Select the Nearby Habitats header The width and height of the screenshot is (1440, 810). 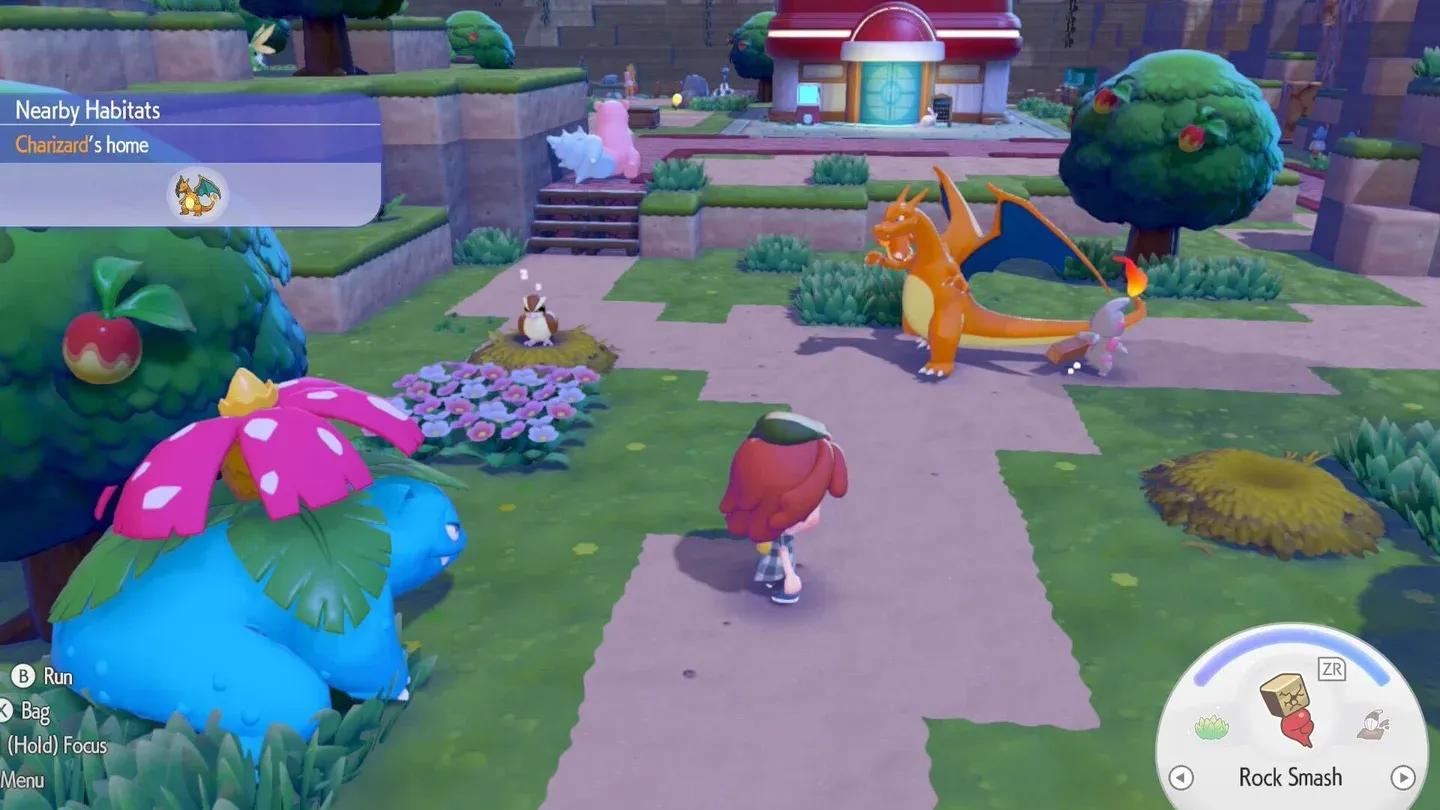tap(87, 110)
